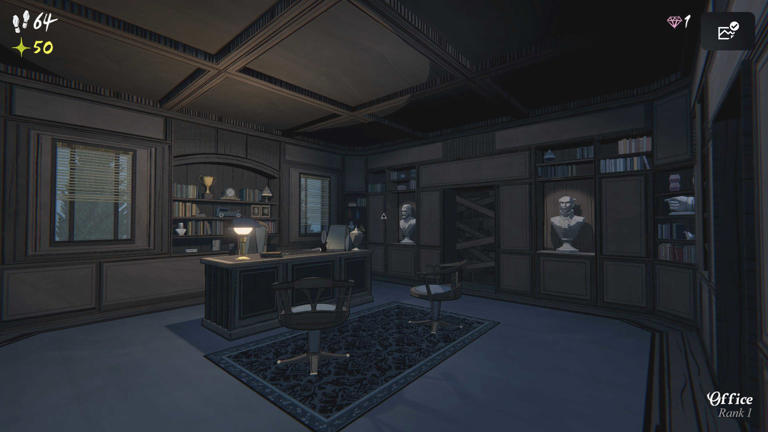Image resolution: width=768 pixels, height=432 pixels.
Task: Click the screenshot-saved image icon button
Action: click(727, 31)
